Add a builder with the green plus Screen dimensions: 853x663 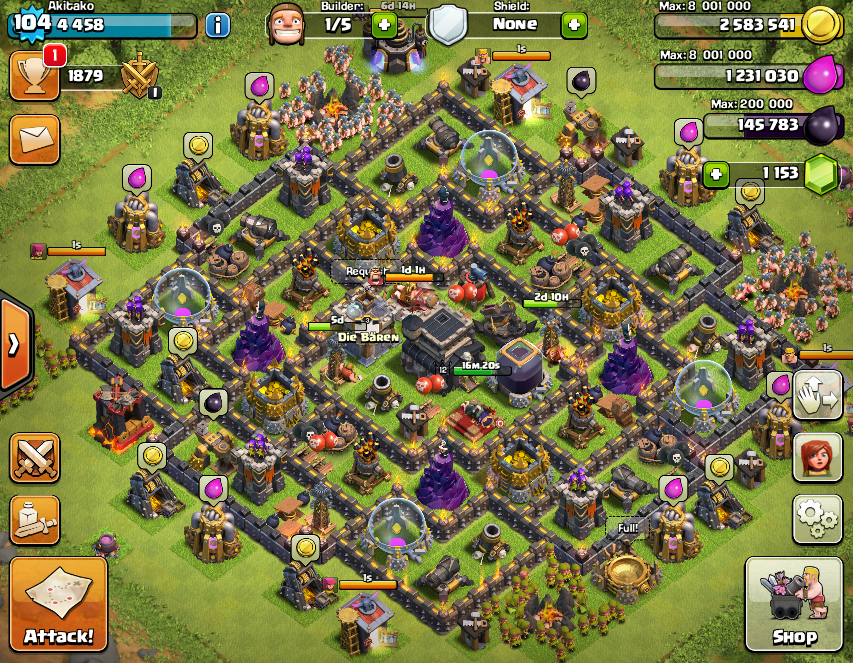(384, 24)
